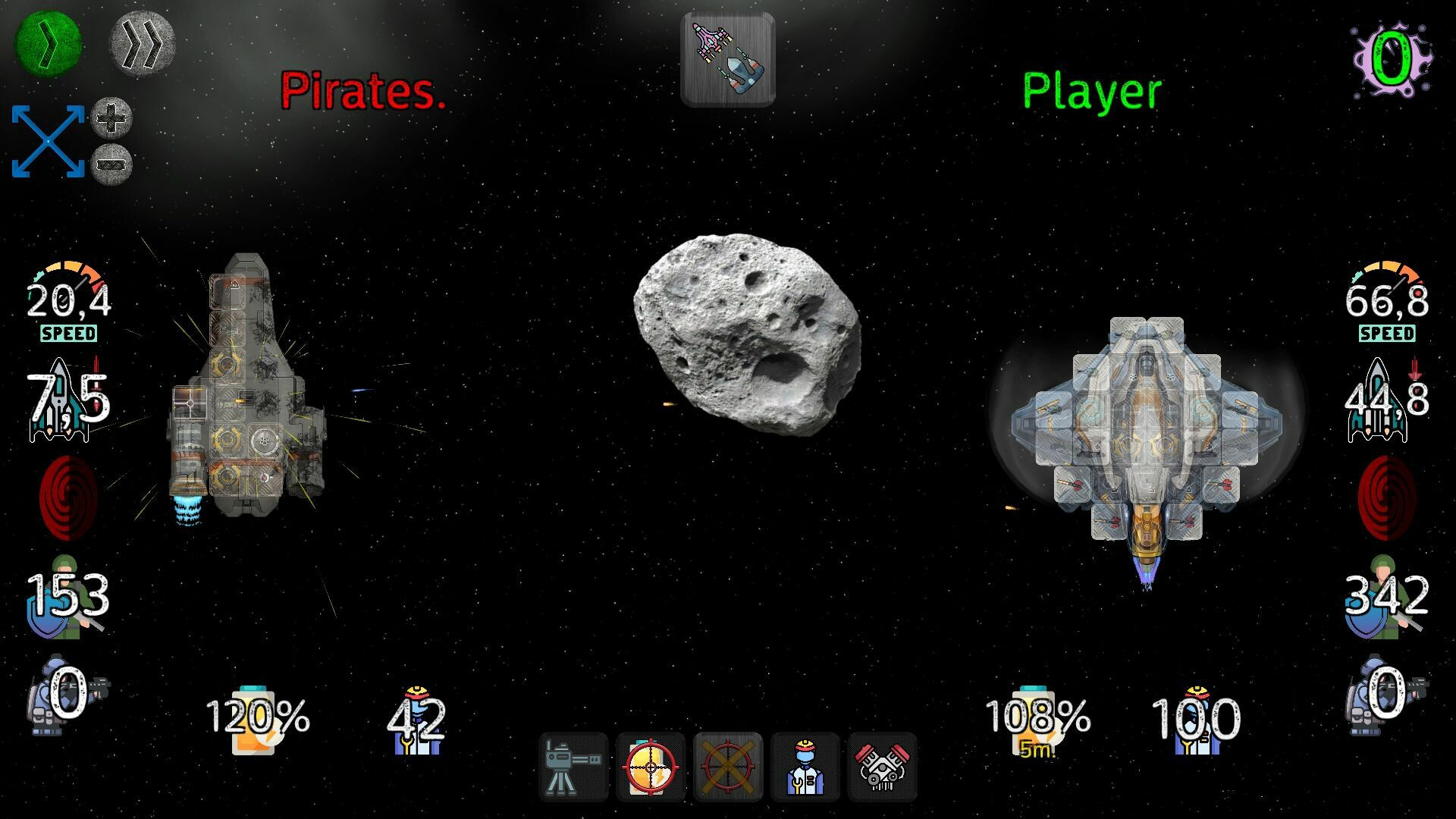
Task: Select the Player faction label
Action: [1090, 90]
